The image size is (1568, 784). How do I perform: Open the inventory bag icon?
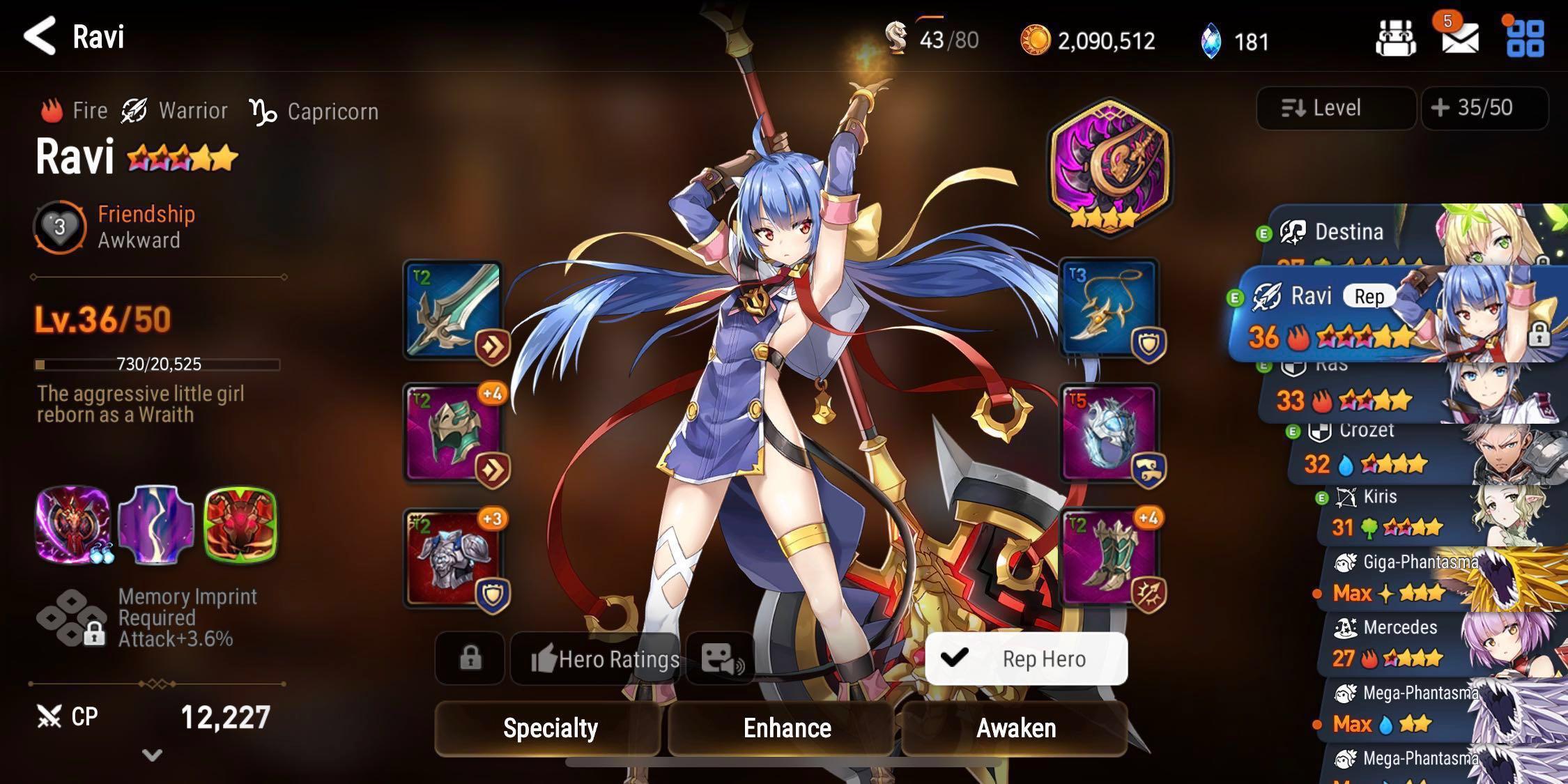[1395, 40]
